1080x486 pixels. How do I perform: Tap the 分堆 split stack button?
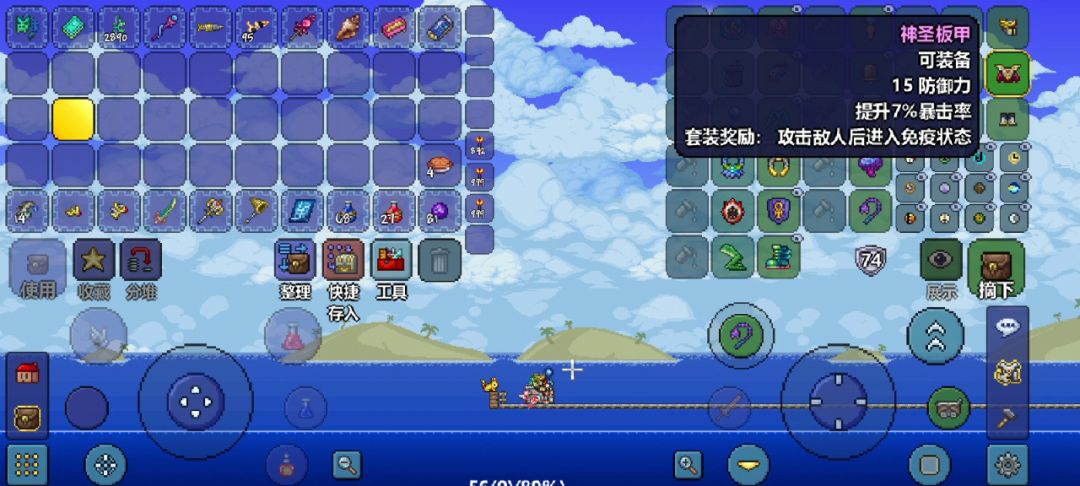click(x=141, y=260)
